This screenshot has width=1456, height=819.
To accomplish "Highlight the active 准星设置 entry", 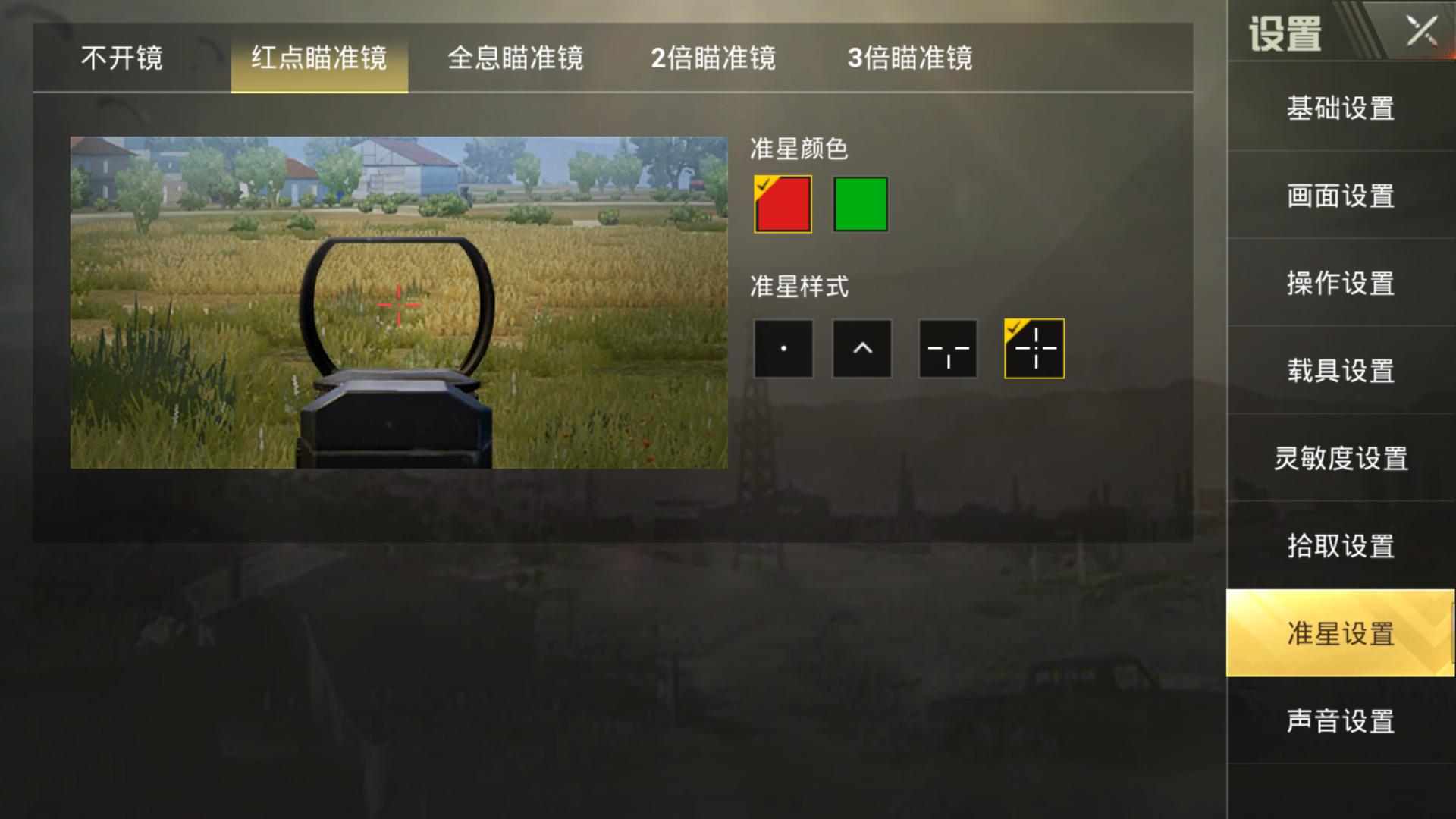I will pyautogui.click(x=1339, y=637).
